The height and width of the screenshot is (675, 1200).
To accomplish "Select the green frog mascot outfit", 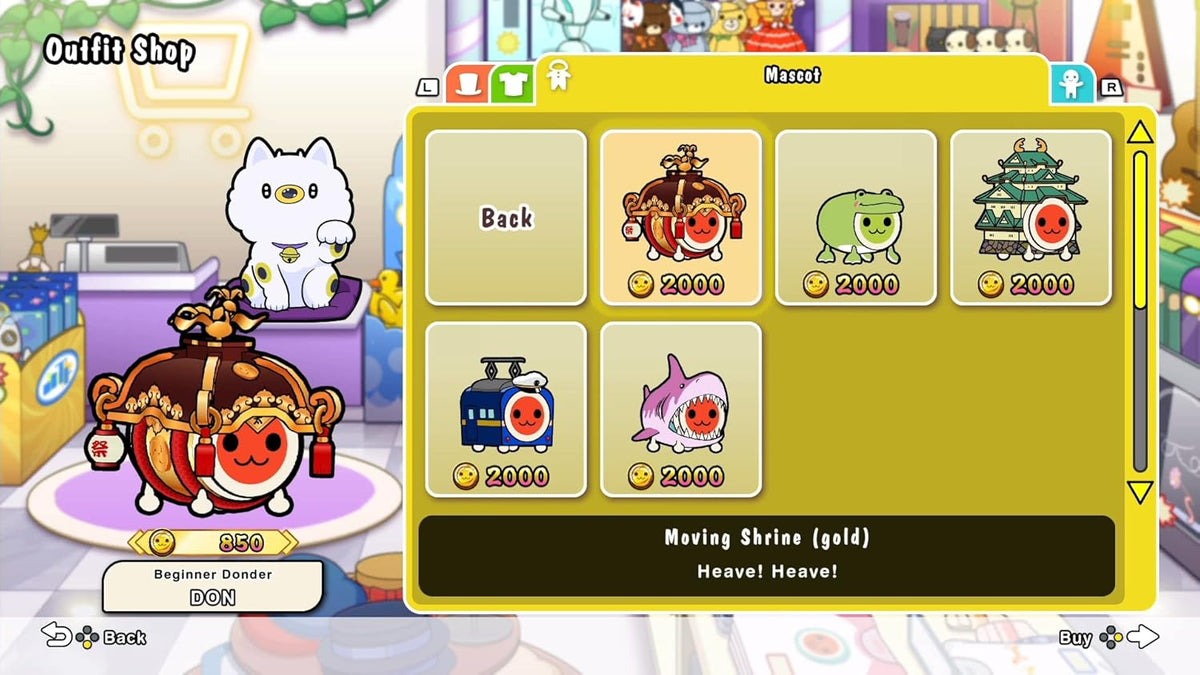I will point(856,218).
